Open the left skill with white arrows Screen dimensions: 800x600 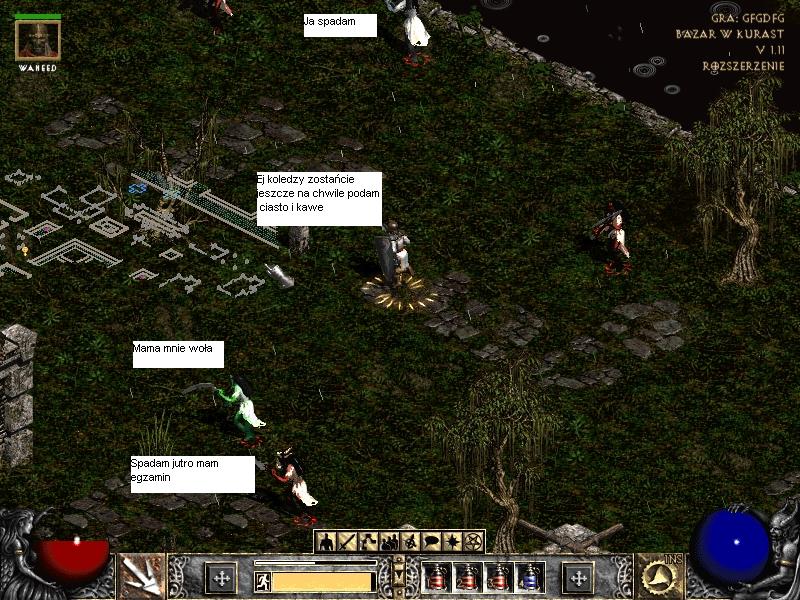(141, 576)
